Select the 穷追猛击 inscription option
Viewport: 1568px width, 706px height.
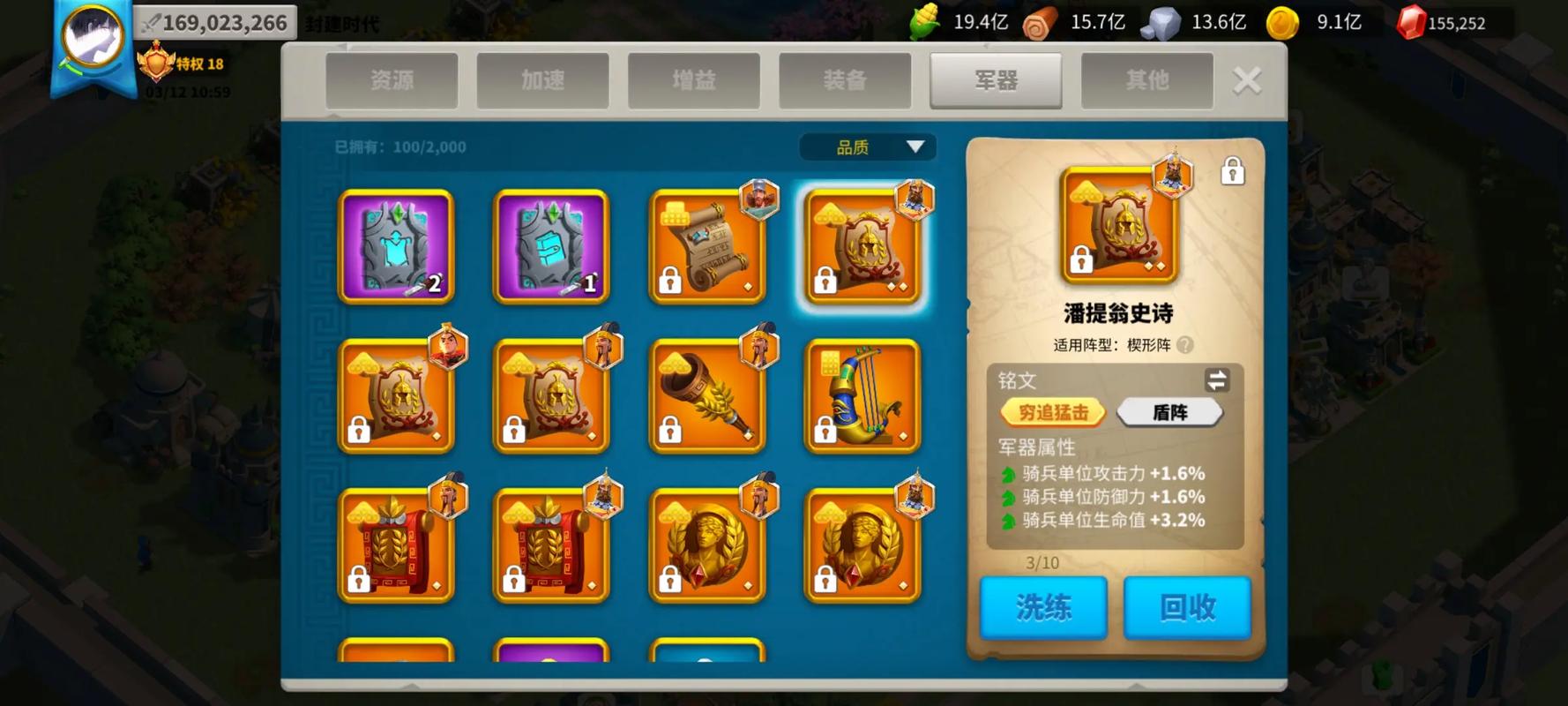pos(1052,412)
